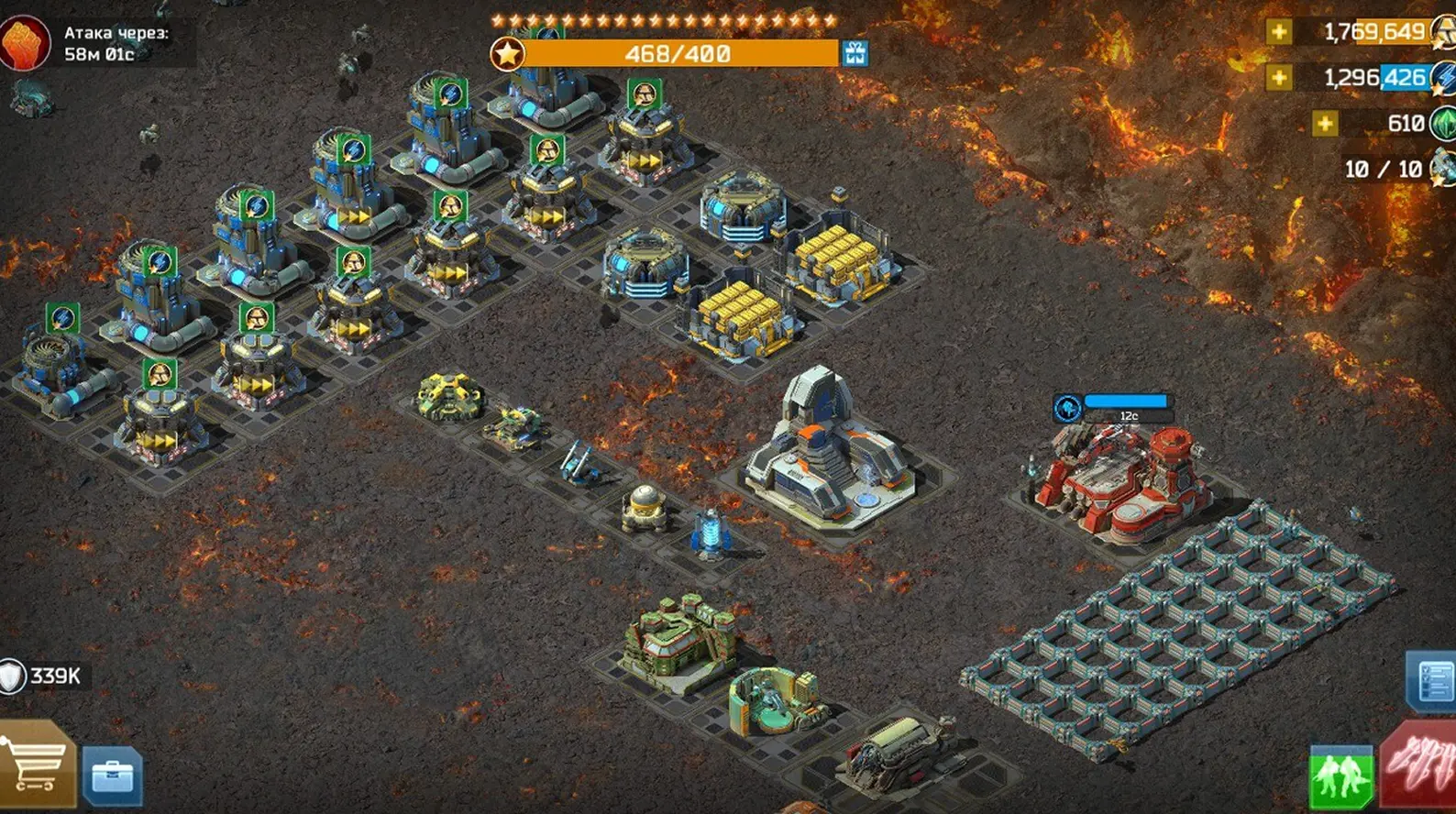Open the blue checklist tasks panel
The height and width of the screenshot is (814, 1456).
1432,679
